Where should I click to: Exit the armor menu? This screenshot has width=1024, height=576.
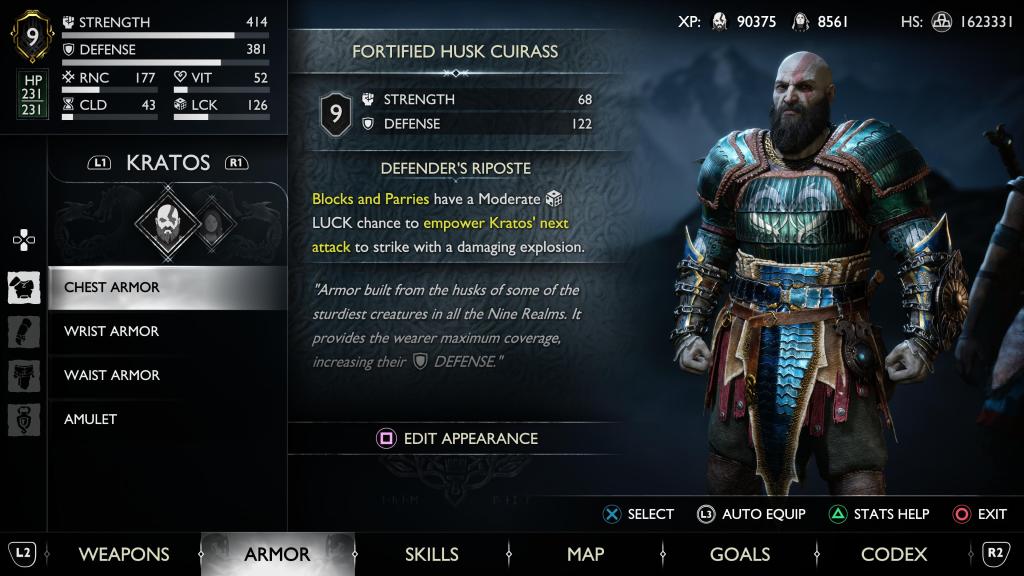coord(980,514)
